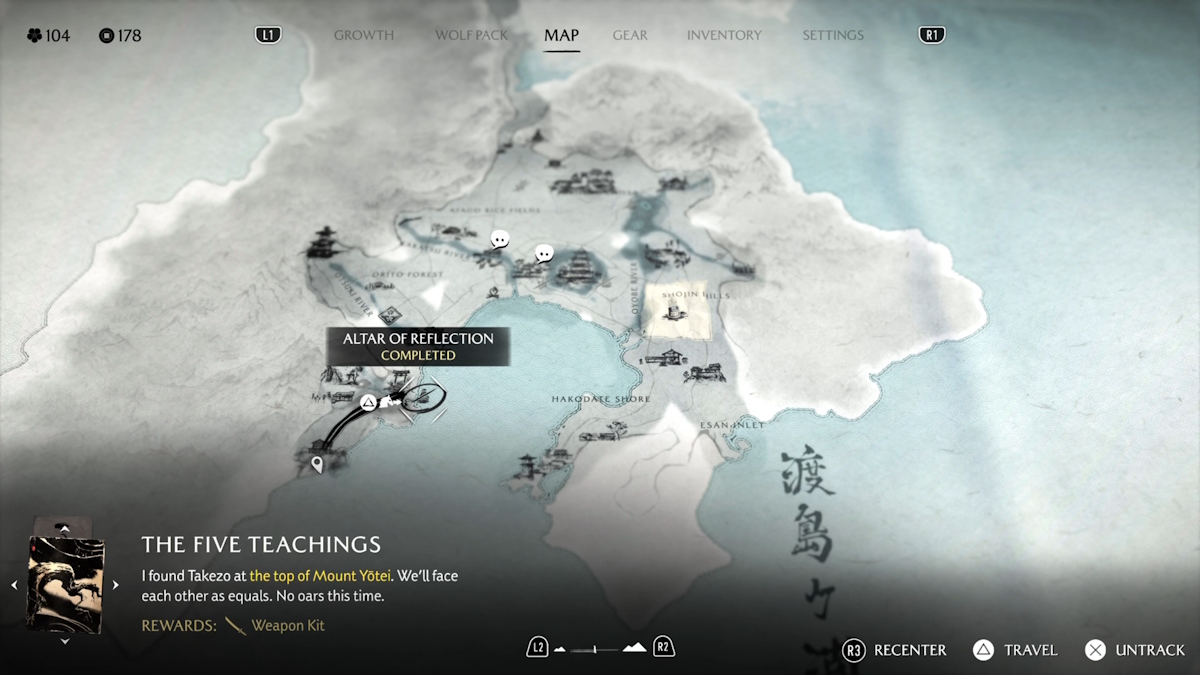
Task: Choose Travel to fast travel
Action: (1015, 650)
